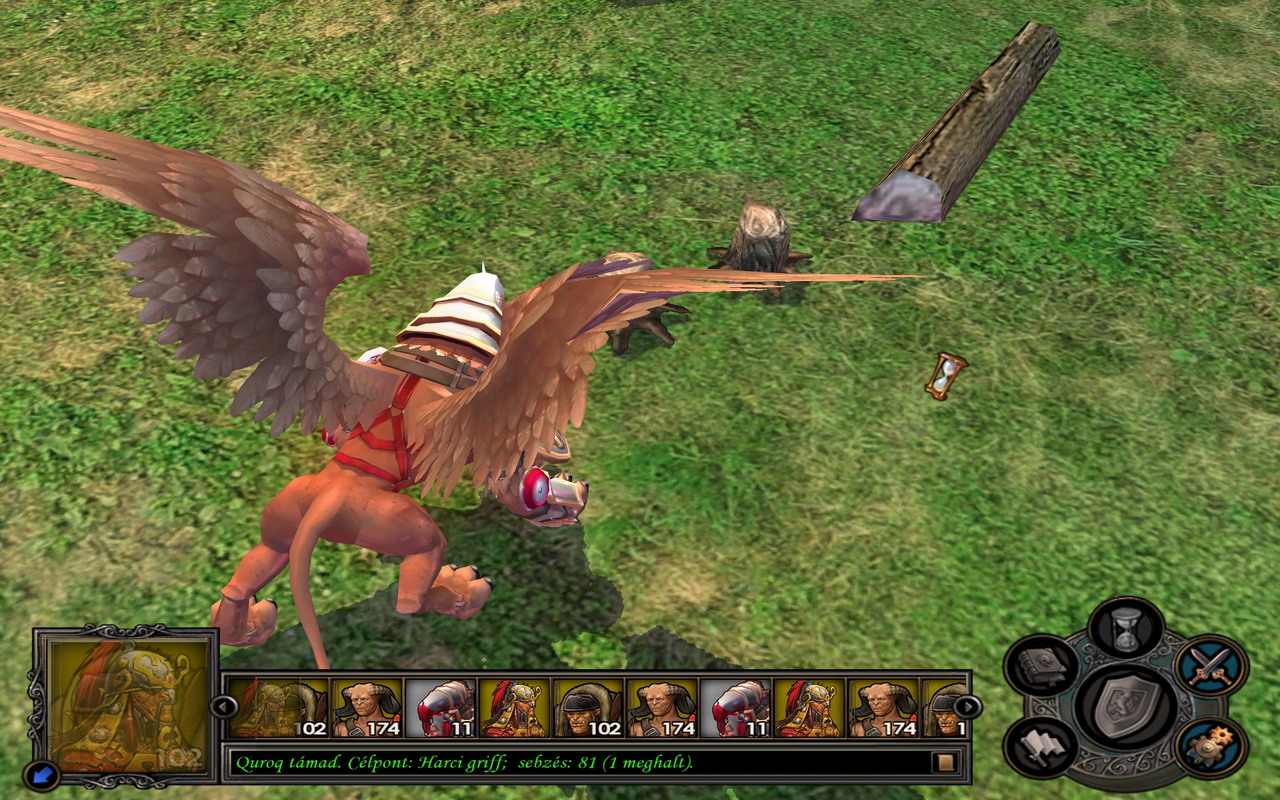This screenshot has height=800, width=1280.
Task: Select the large active unit portrait
Action: click(128, 705)
